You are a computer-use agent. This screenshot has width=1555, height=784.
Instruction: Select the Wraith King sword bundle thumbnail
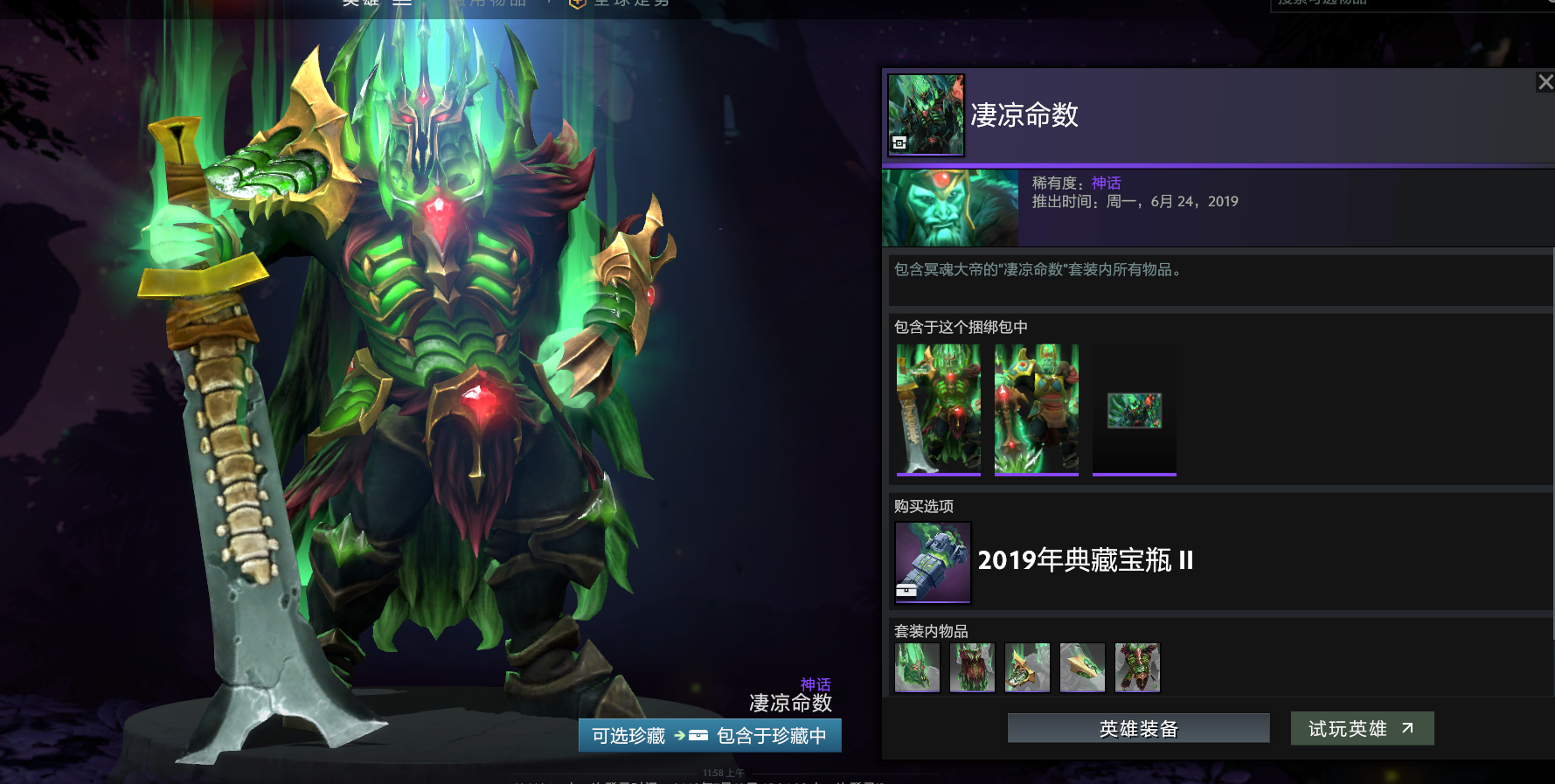[938, 408]
